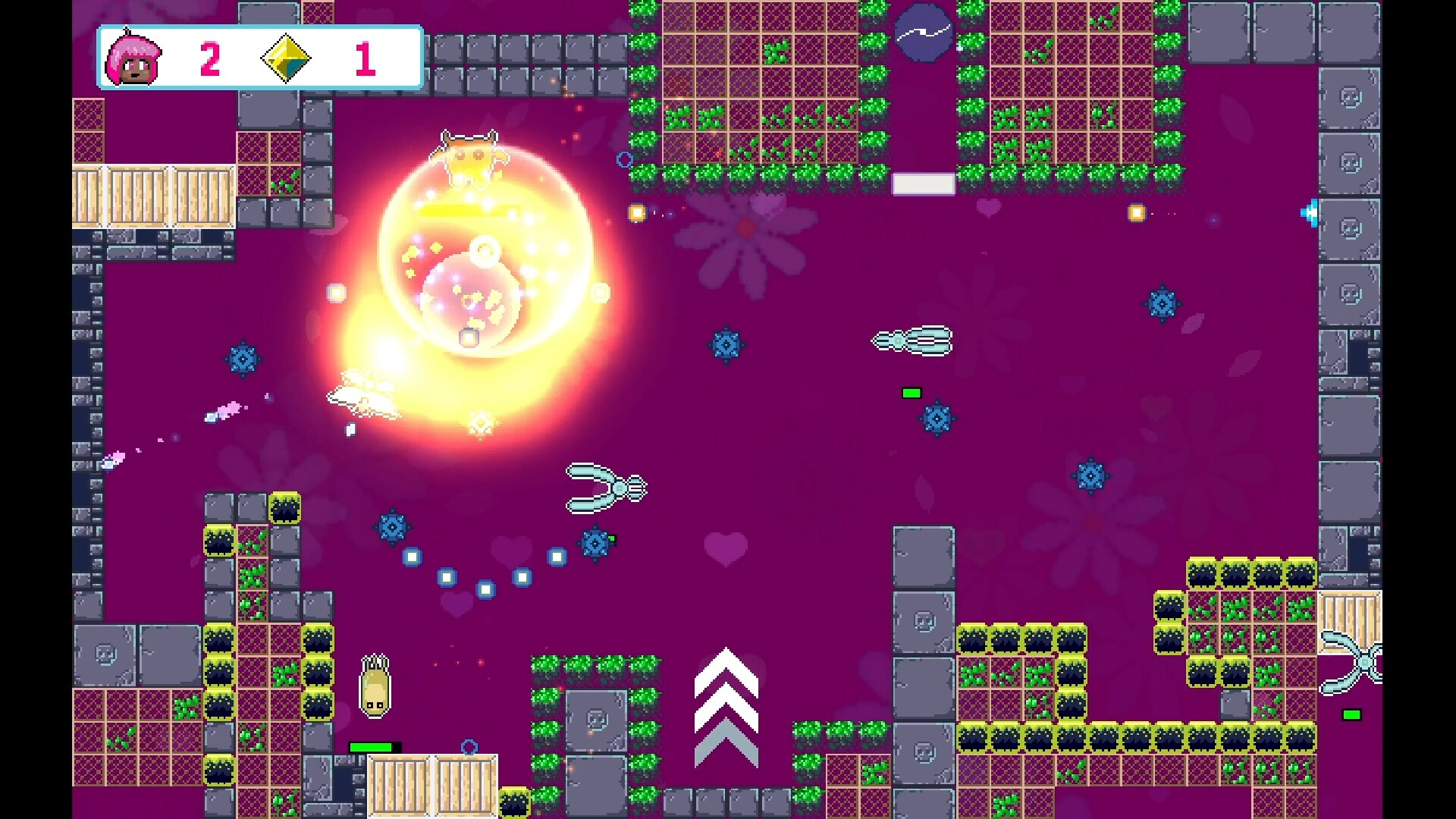Click the pink-haired character portrait
The image size is (1456, 819).
pos(133,58)
